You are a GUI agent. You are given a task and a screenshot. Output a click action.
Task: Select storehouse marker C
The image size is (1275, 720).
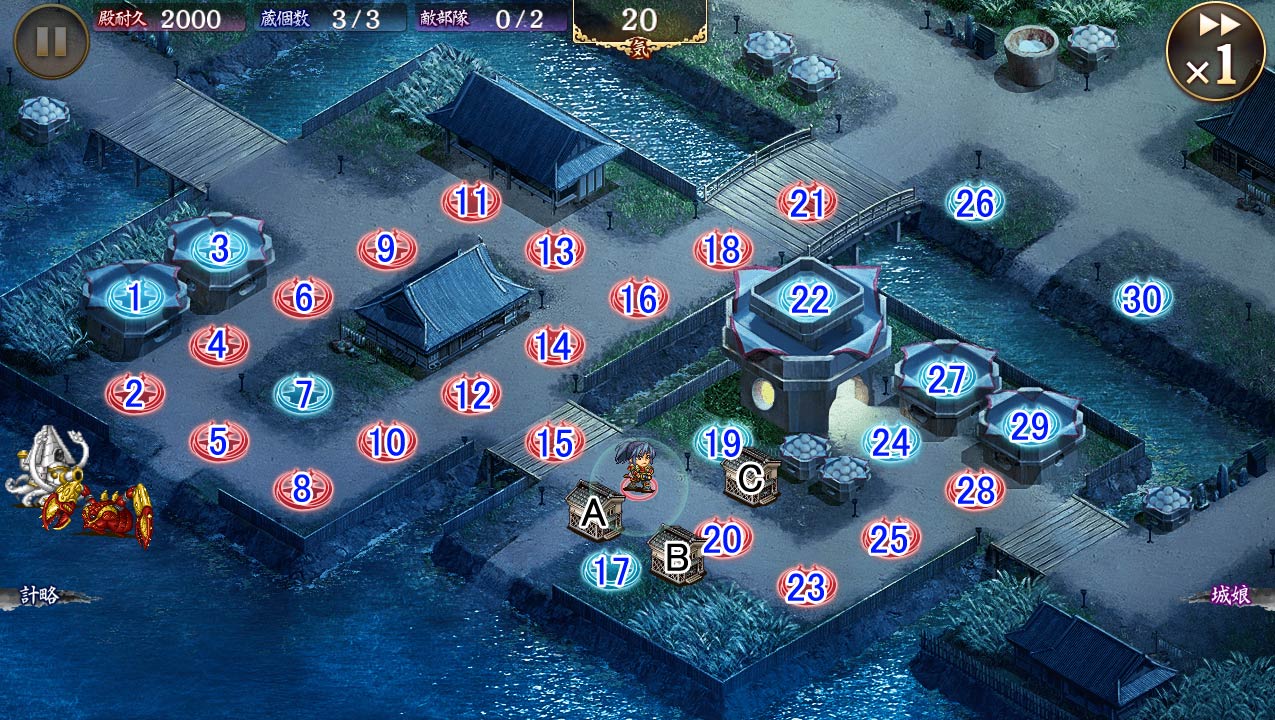750,477
